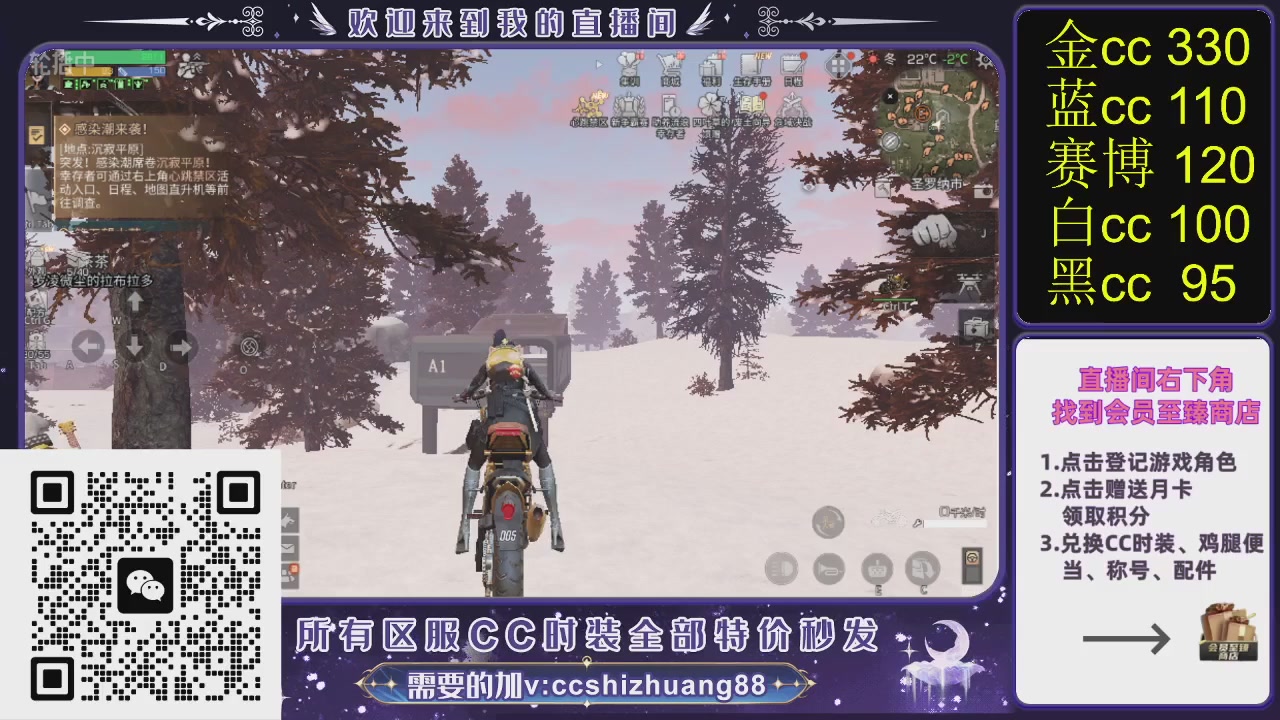
Task: Tap the camera icon beside the minimap
Action: coord(981,193)
